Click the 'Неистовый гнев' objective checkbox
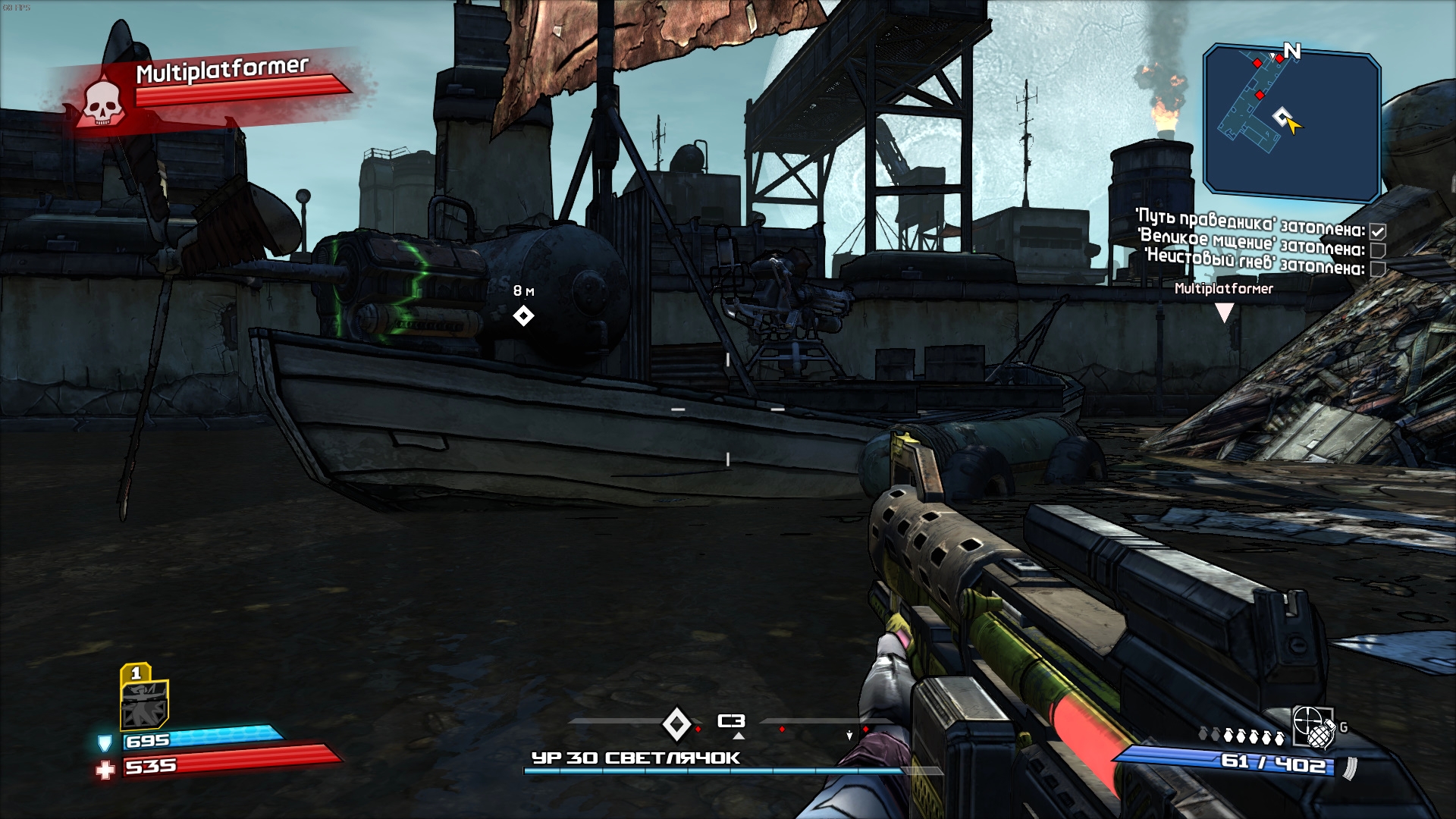 (x=1378, y=268)
